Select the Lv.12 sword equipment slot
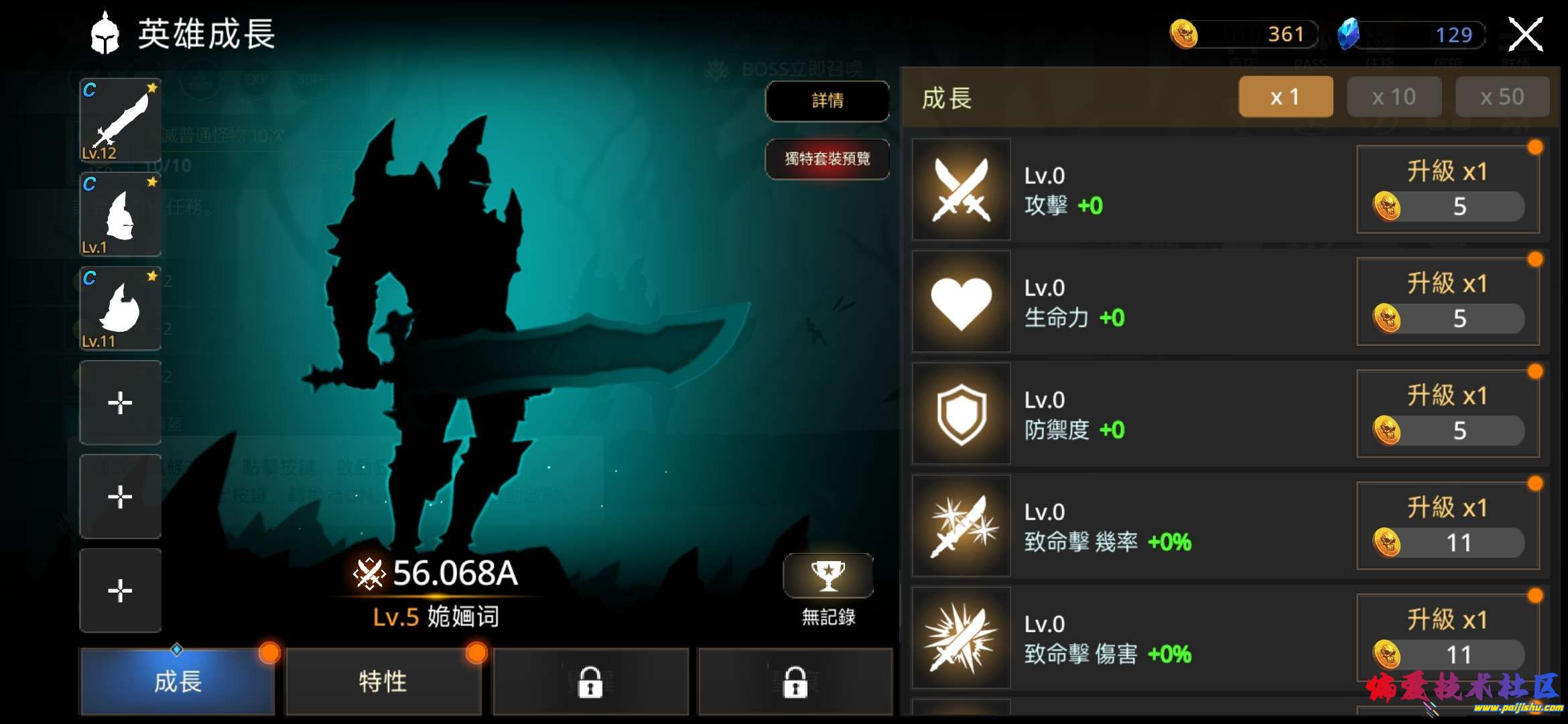Viewport: 1568px width, 724px height. [x=121, y=121]
